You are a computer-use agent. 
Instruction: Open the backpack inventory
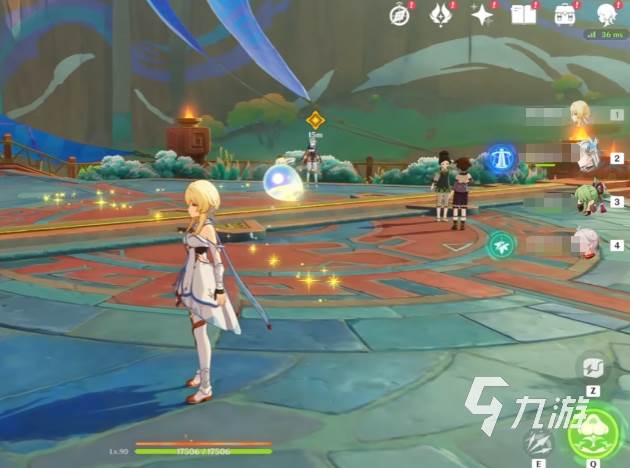coord(565,15)
